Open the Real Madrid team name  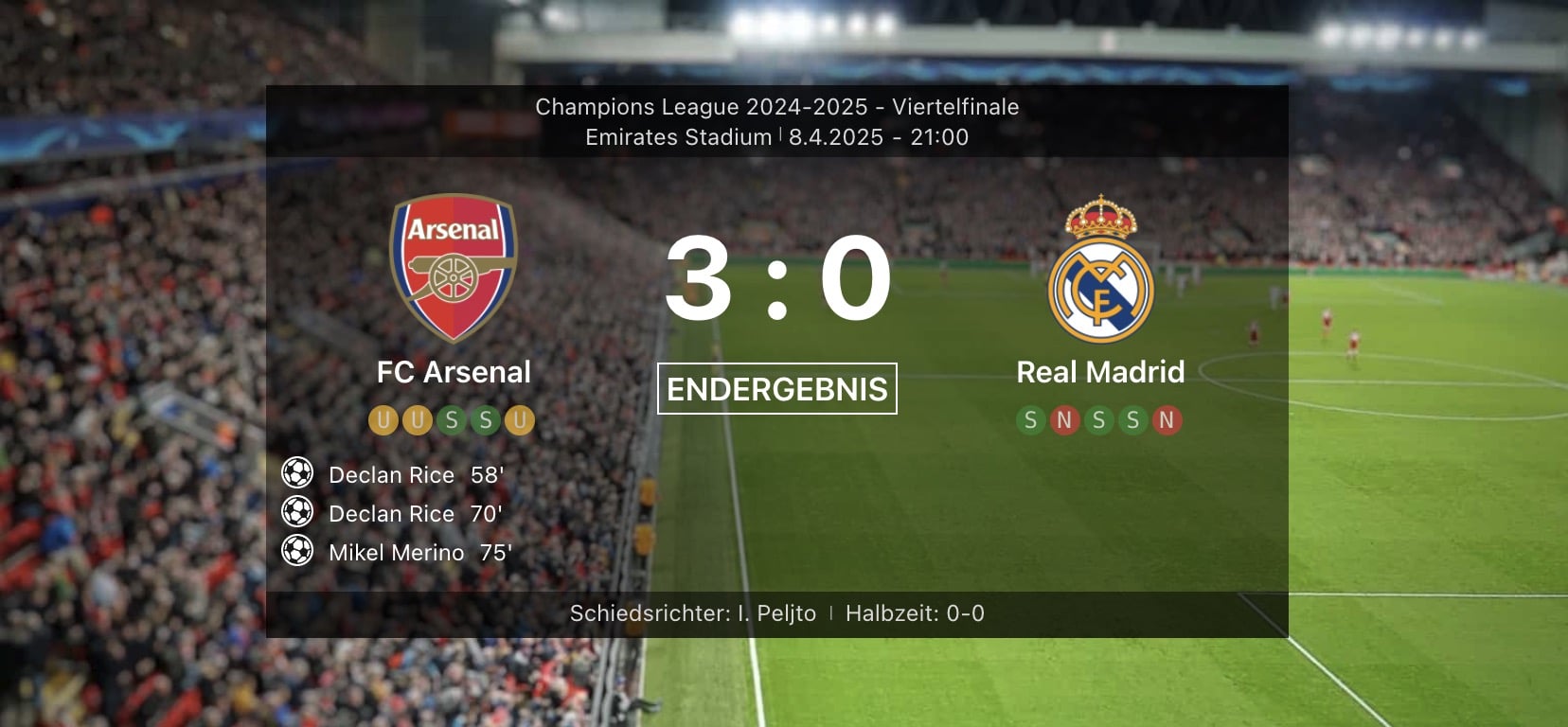1100,372
